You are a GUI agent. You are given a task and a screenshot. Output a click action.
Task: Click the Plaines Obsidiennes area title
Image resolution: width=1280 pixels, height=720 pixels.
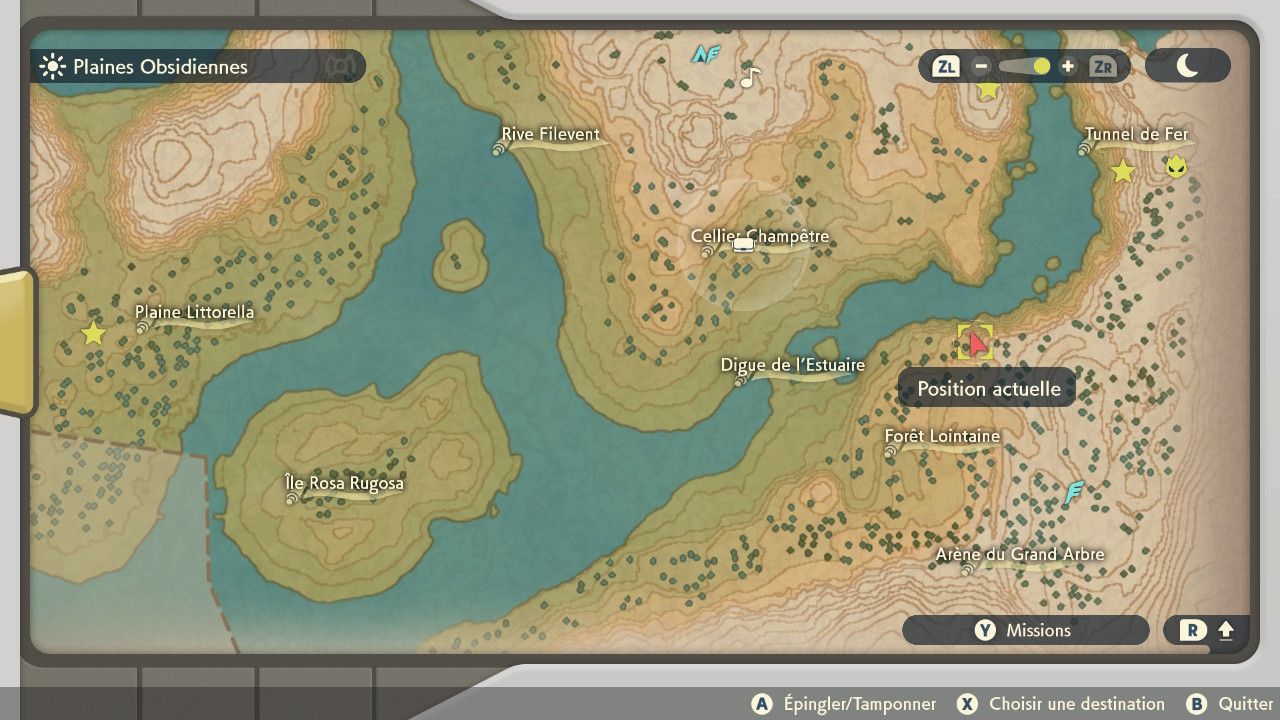coord(160,67)
